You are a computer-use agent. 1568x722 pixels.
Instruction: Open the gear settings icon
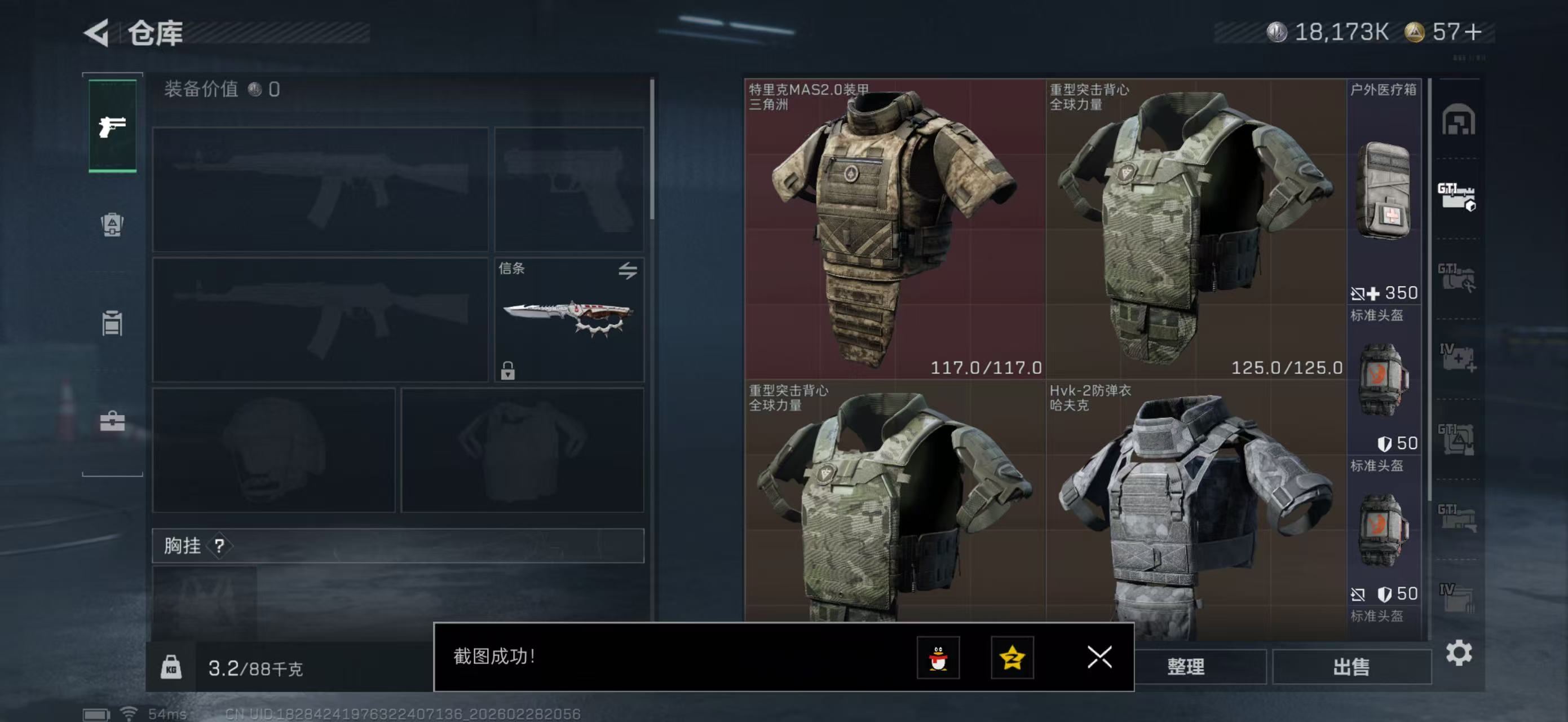tap(1459, 653)
